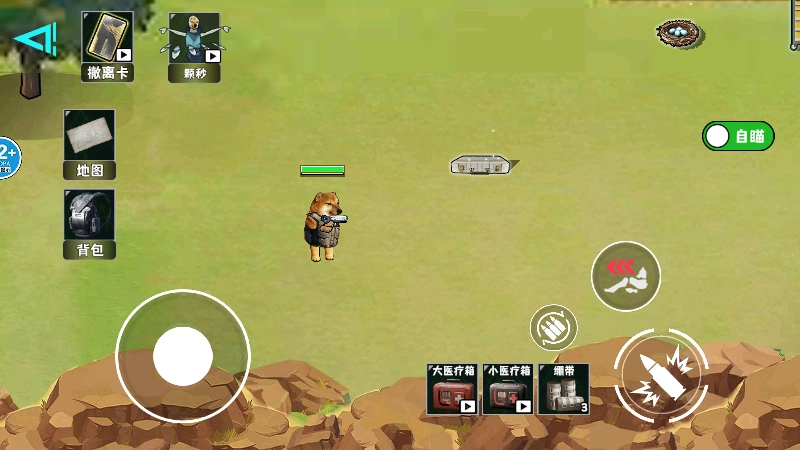800x450 pixels.
Task: Tap the virtual joystick center knob
Action: click(182, 355)
